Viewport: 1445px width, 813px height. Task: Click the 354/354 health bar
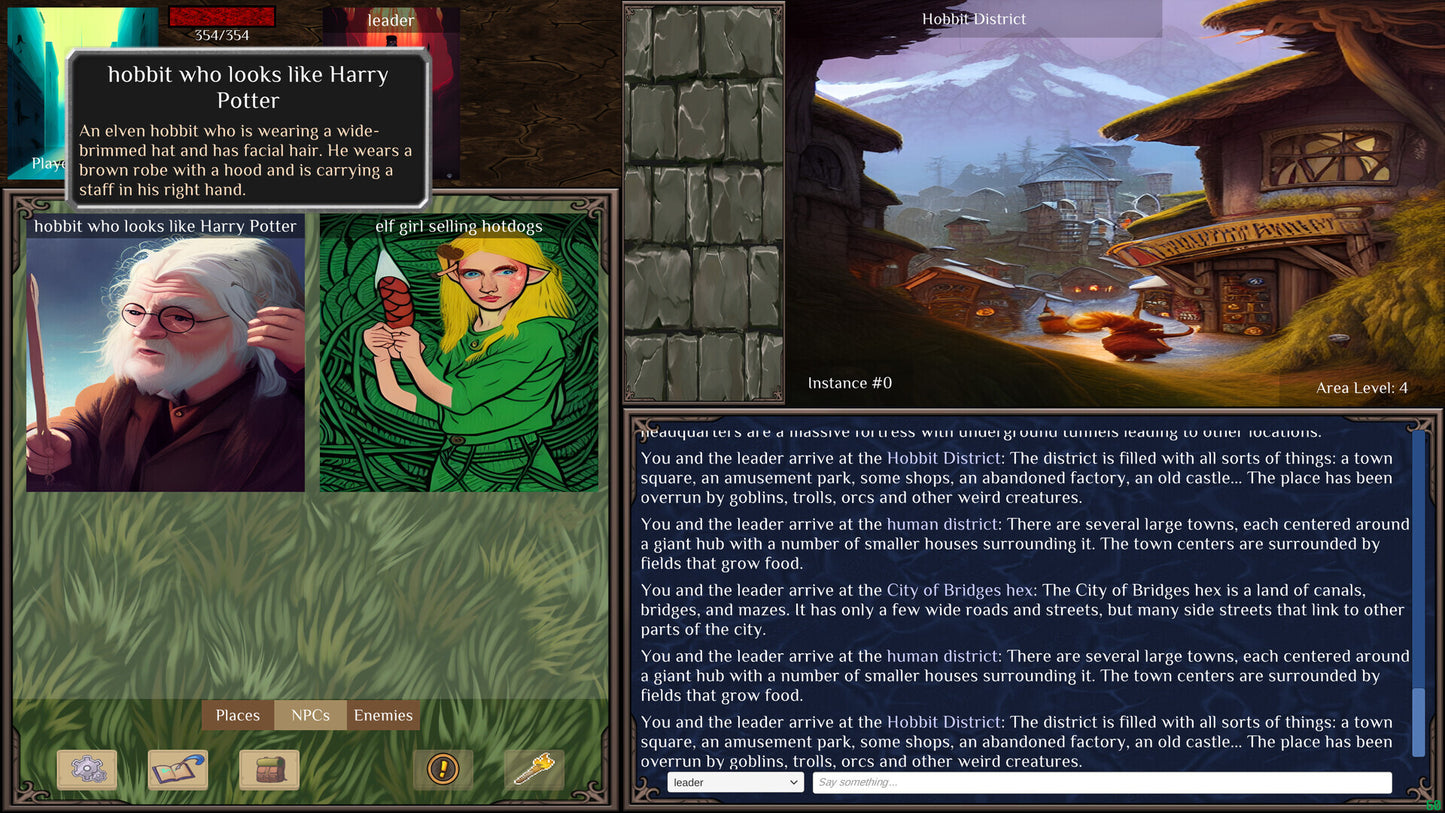point(222,18)
